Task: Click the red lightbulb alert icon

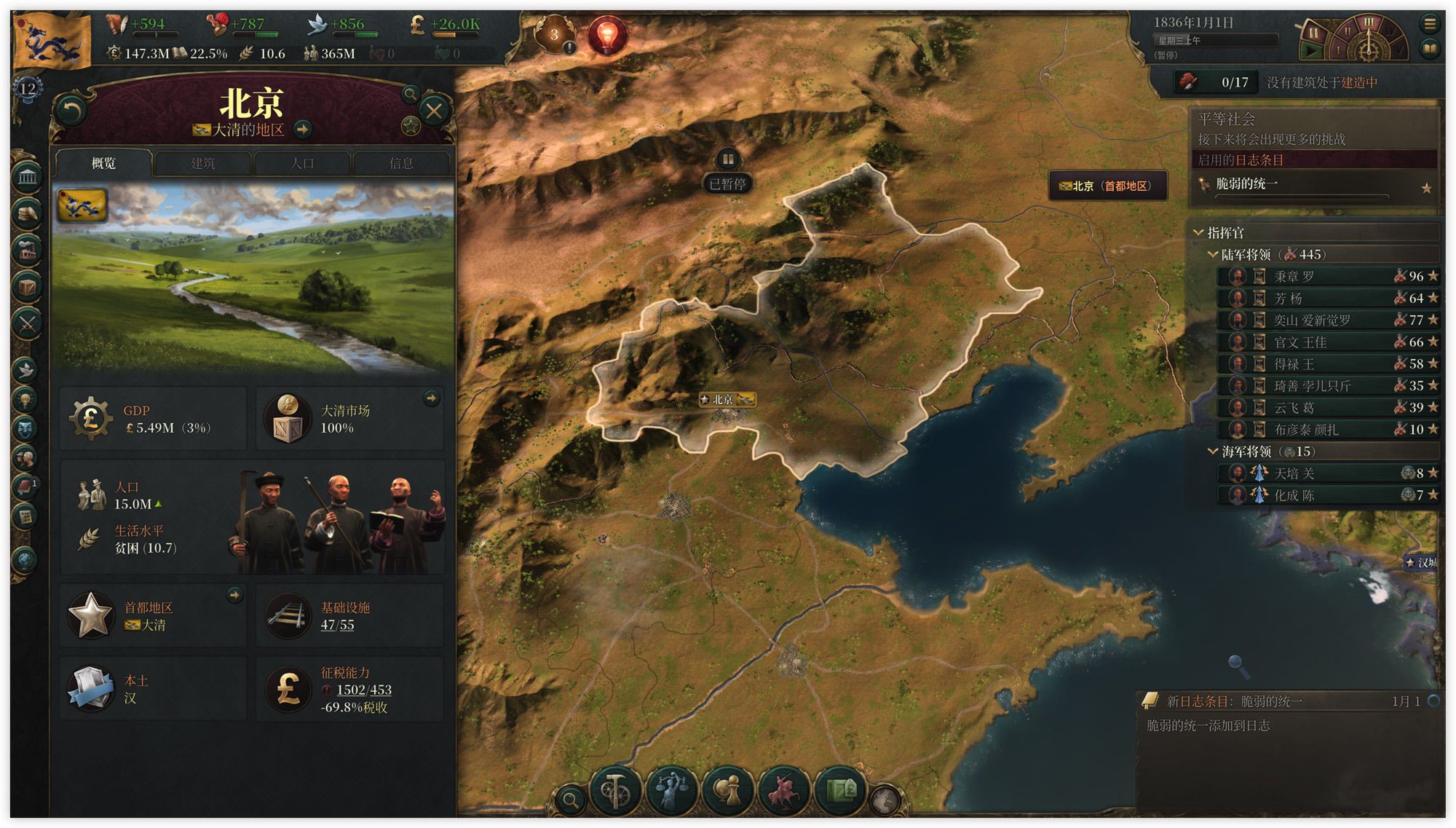Action: 607,34
